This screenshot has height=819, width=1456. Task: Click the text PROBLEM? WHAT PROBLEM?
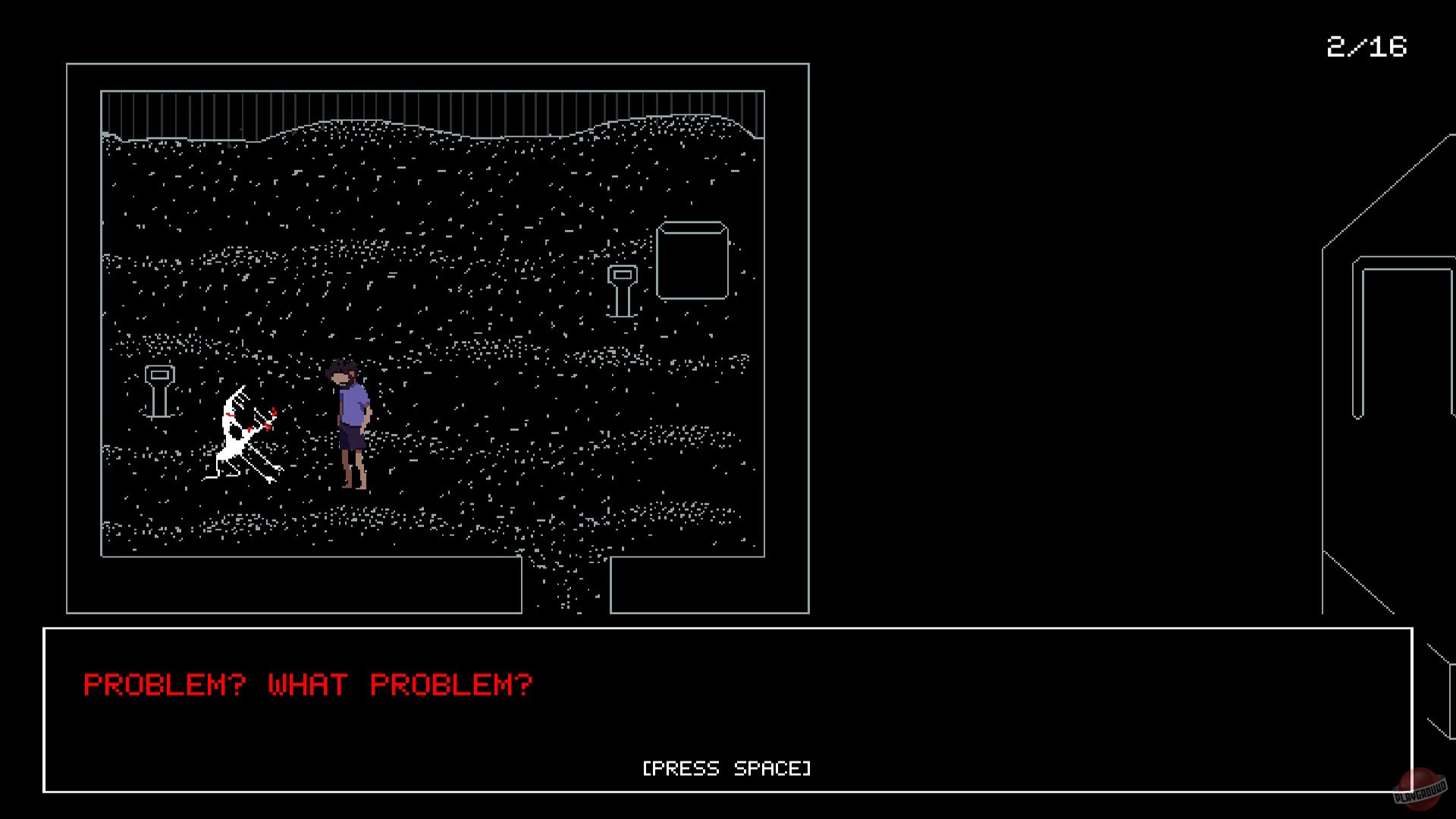point(307,684)
